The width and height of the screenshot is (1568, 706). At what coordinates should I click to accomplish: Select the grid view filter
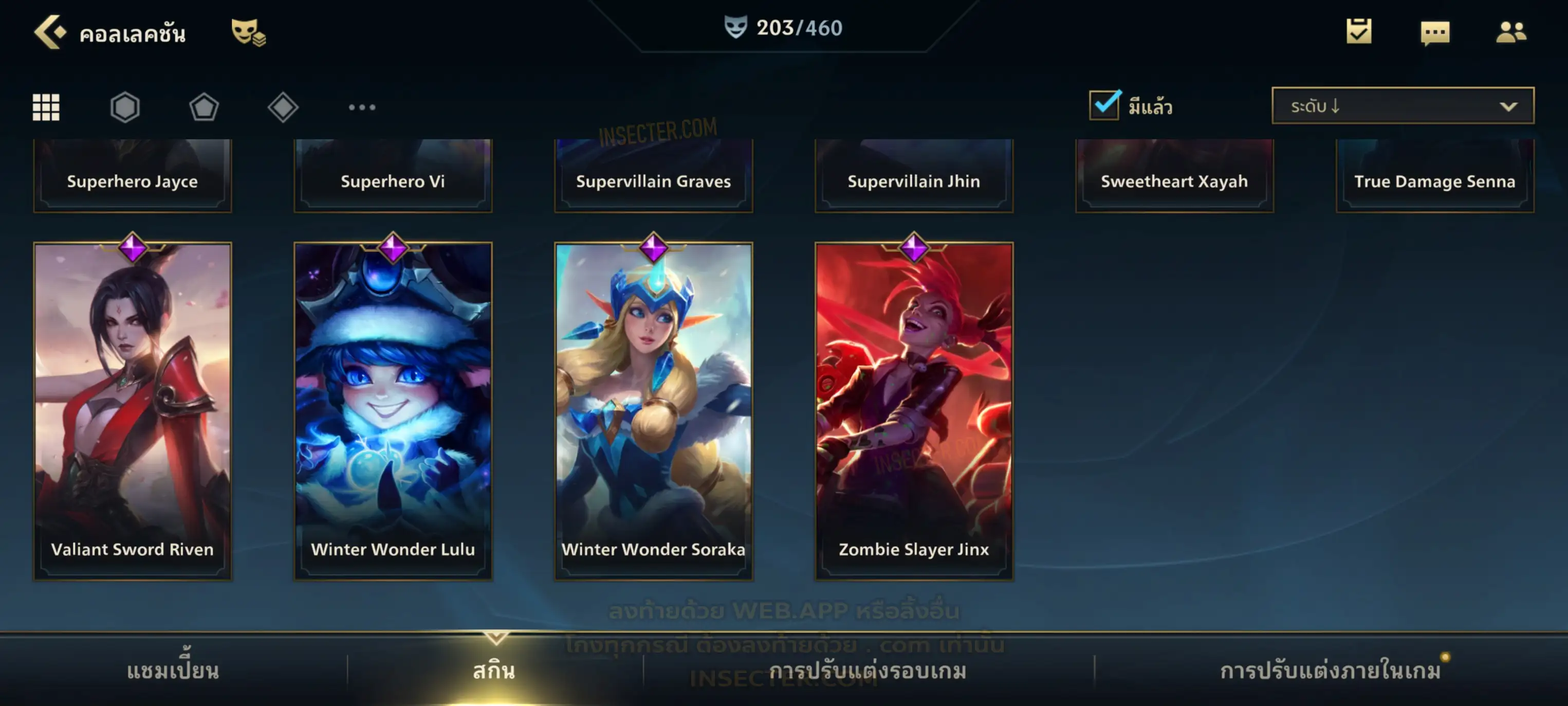tap(46, 108)
